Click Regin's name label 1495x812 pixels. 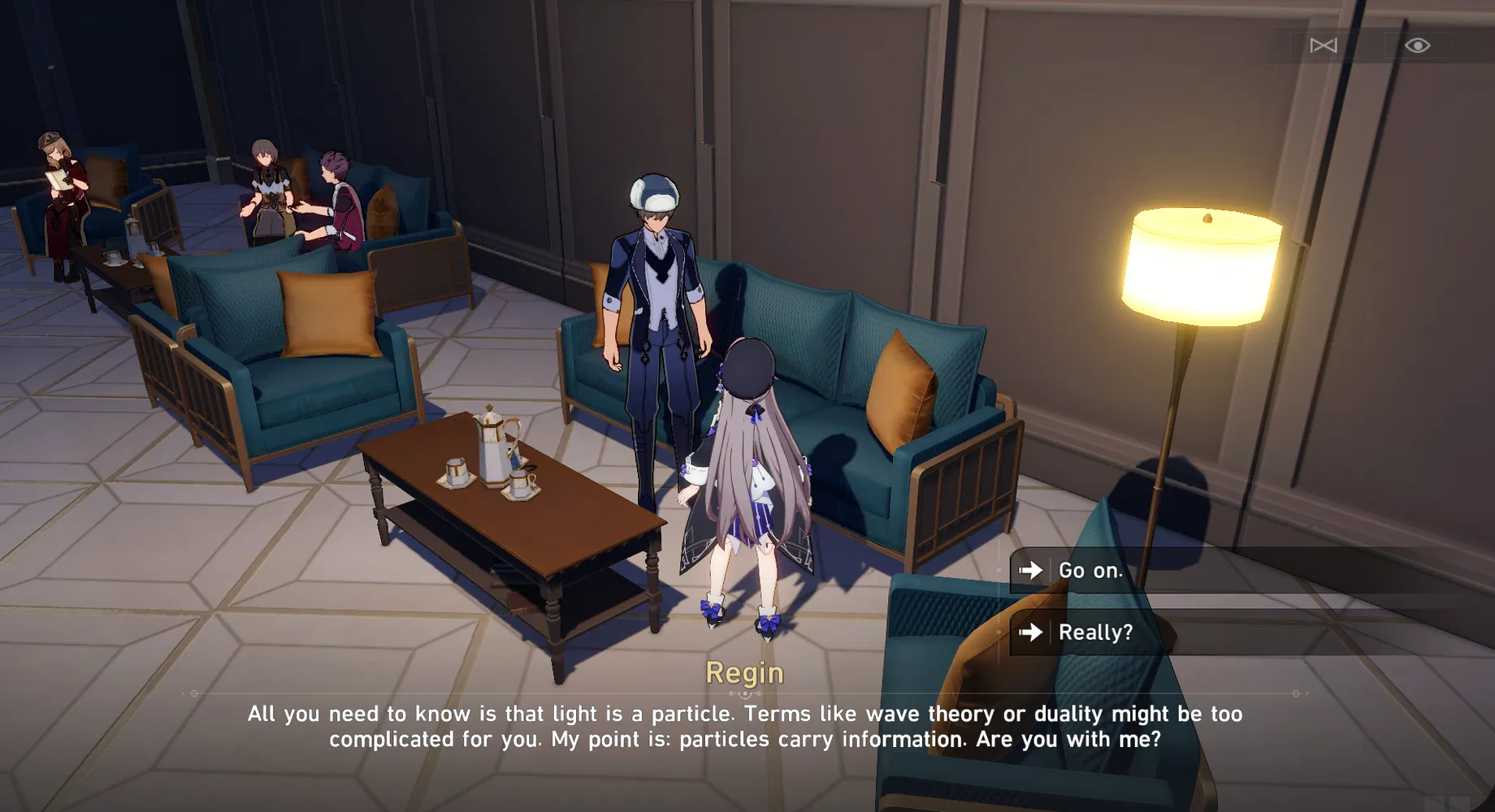click(745, 672)
